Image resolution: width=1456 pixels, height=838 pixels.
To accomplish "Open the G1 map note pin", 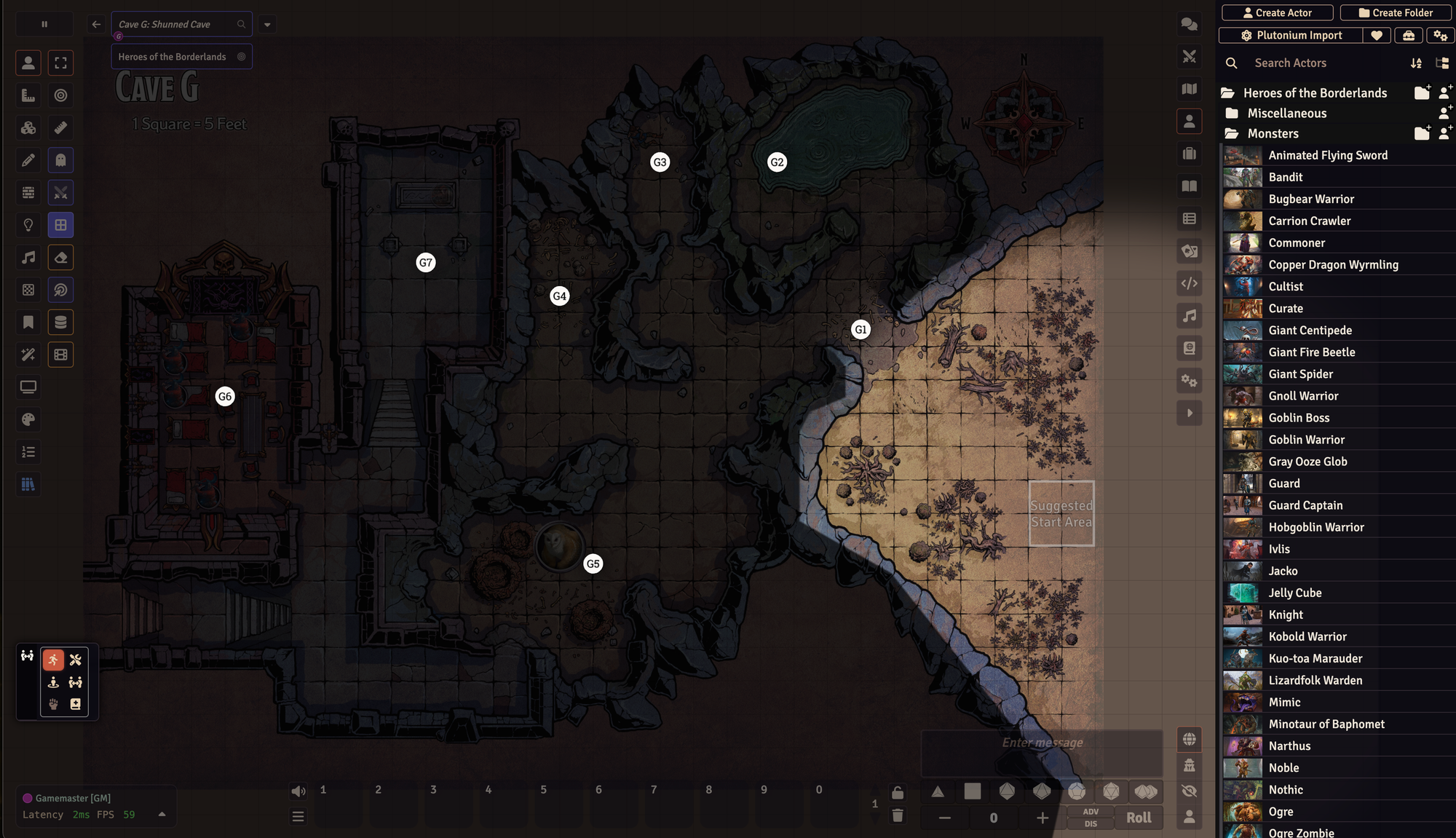I will 860,330.
